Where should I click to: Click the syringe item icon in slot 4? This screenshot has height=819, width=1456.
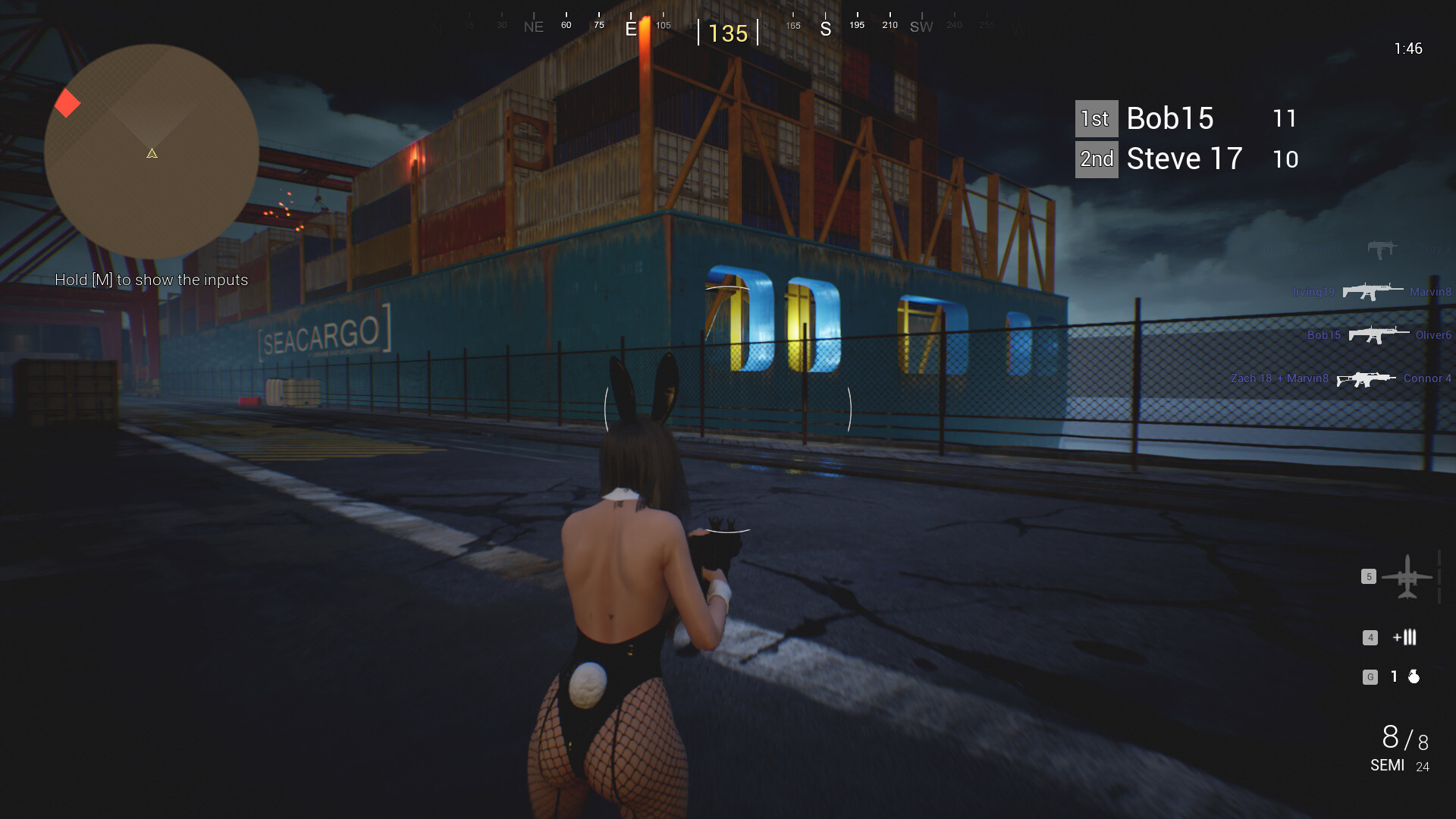(1407, 638)
